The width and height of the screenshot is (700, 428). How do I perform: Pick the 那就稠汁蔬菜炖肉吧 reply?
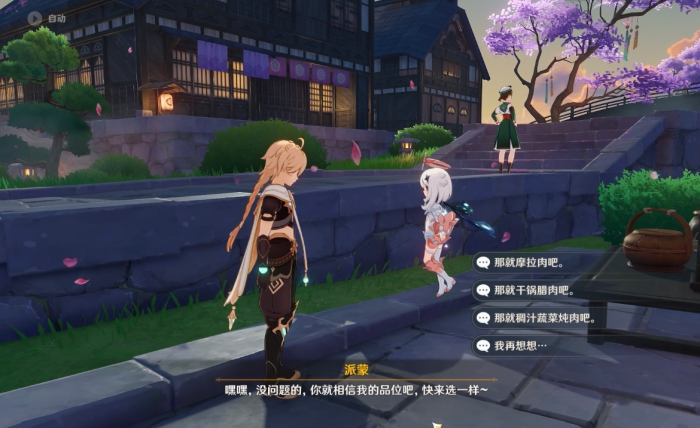click(x=540, y=318)
